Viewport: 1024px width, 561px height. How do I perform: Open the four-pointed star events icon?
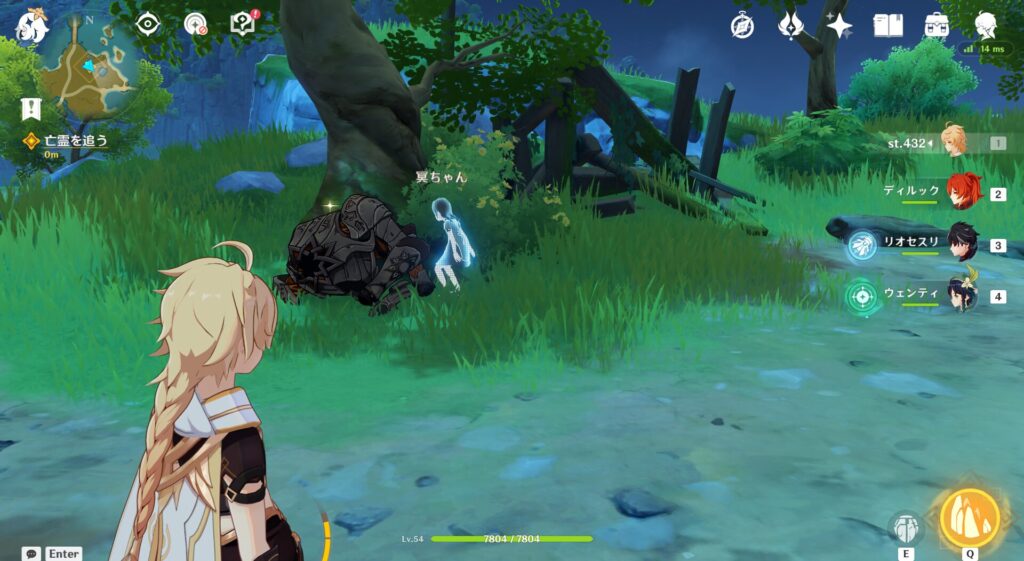click(839, 26)
